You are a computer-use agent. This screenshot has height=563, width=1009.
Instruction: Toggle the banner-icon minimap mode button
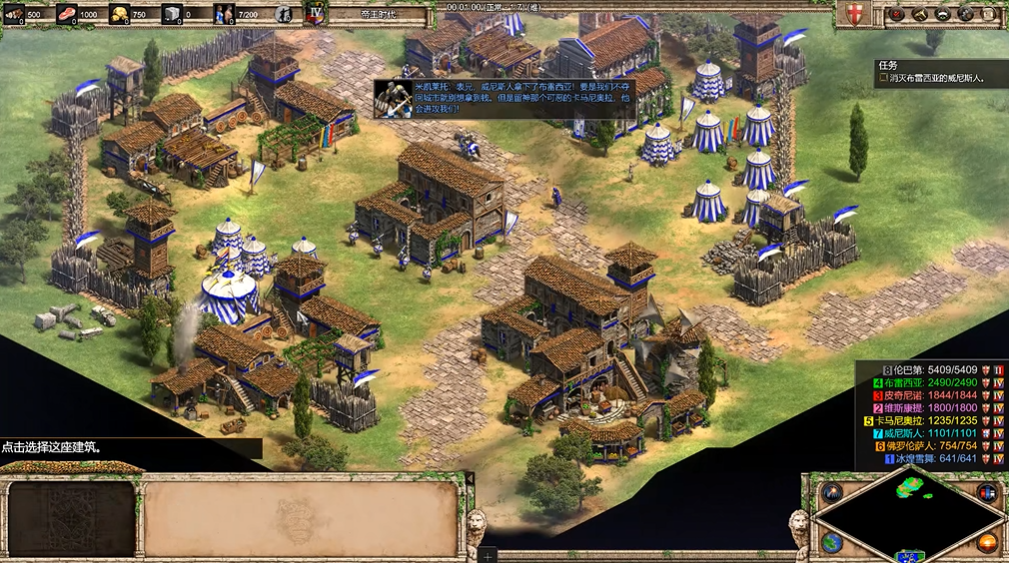click(x=986, y=492)
